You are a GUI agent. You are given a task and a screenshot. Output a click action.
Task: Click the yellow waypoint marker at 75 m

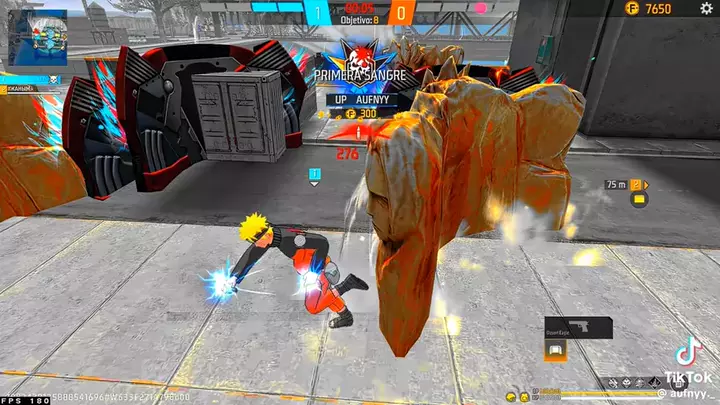636,185
